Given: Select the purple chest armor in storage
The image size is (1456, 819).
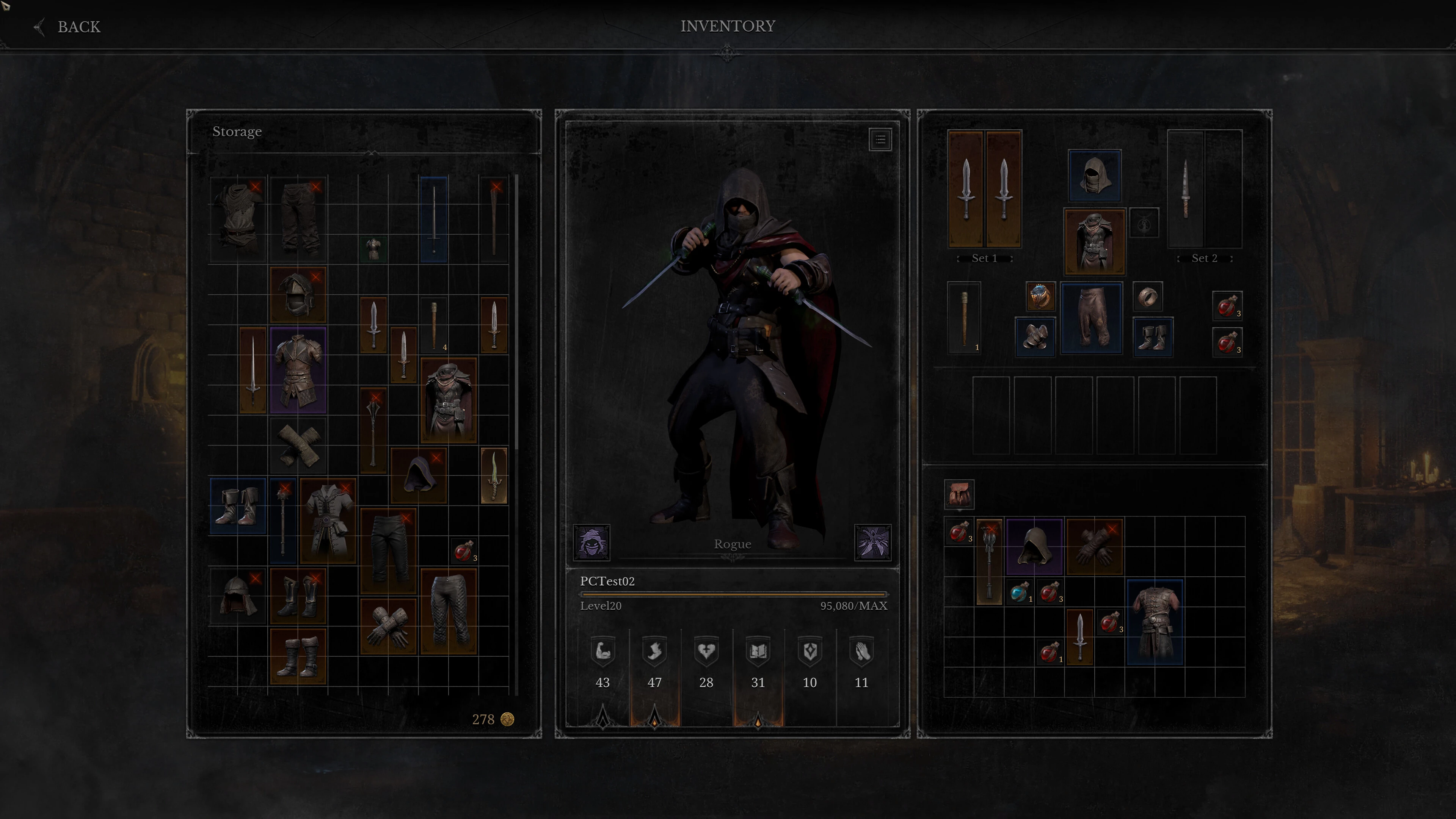Looking at the screenshot, I should (x=298, y=370).
